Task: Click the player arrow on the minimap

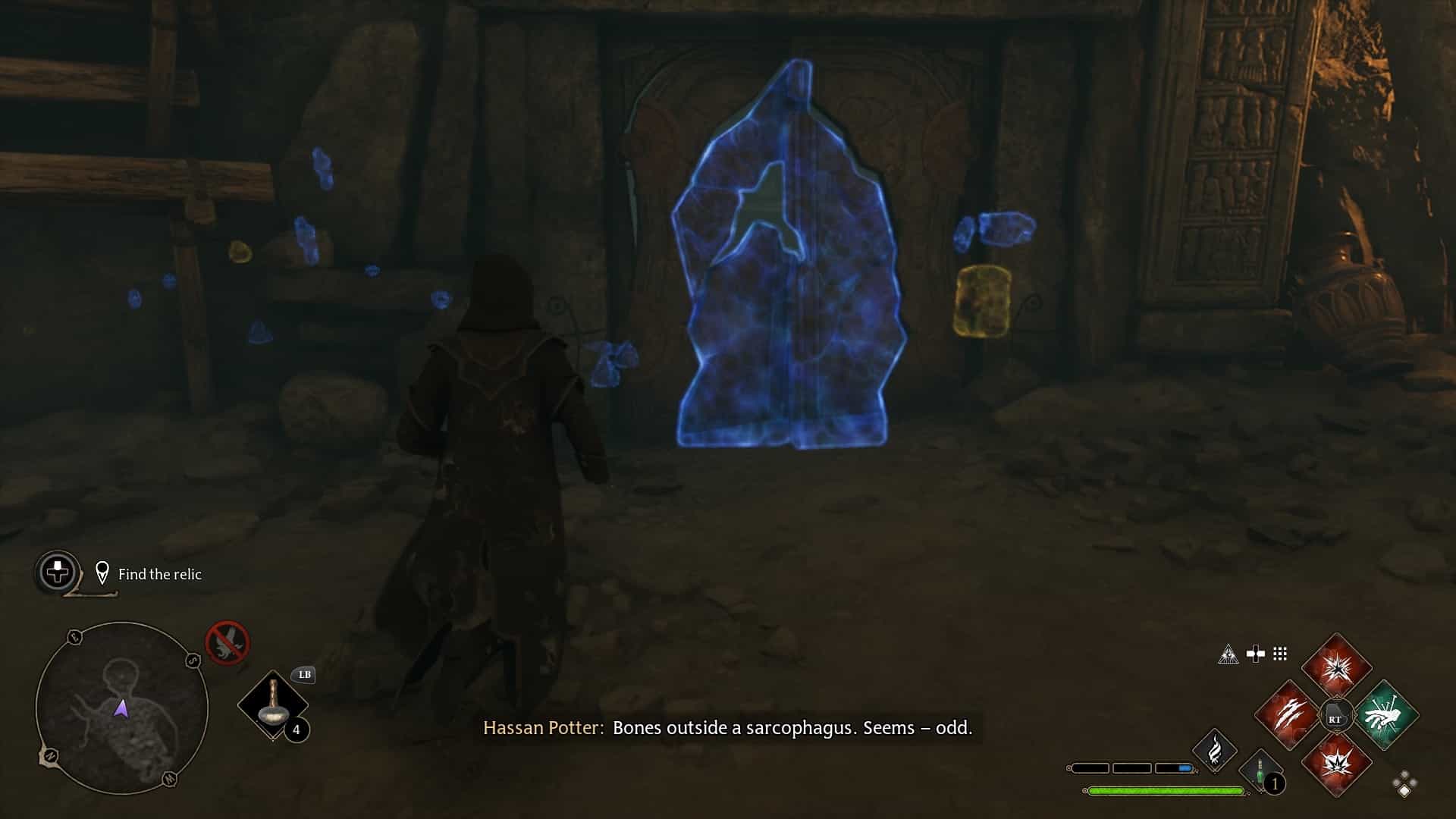Action: point(122,708)
